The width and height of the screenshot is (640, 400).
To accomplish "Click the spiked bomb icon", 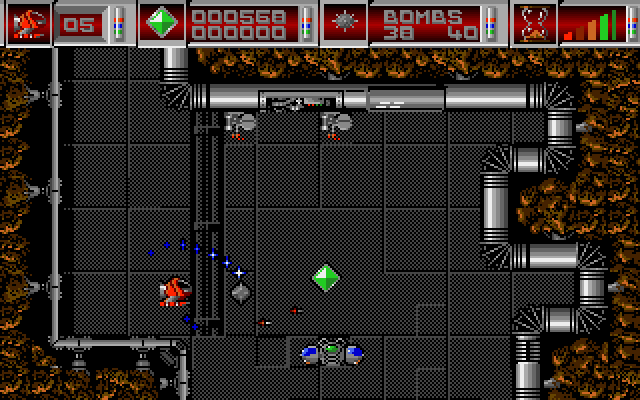I will point(346,22).
